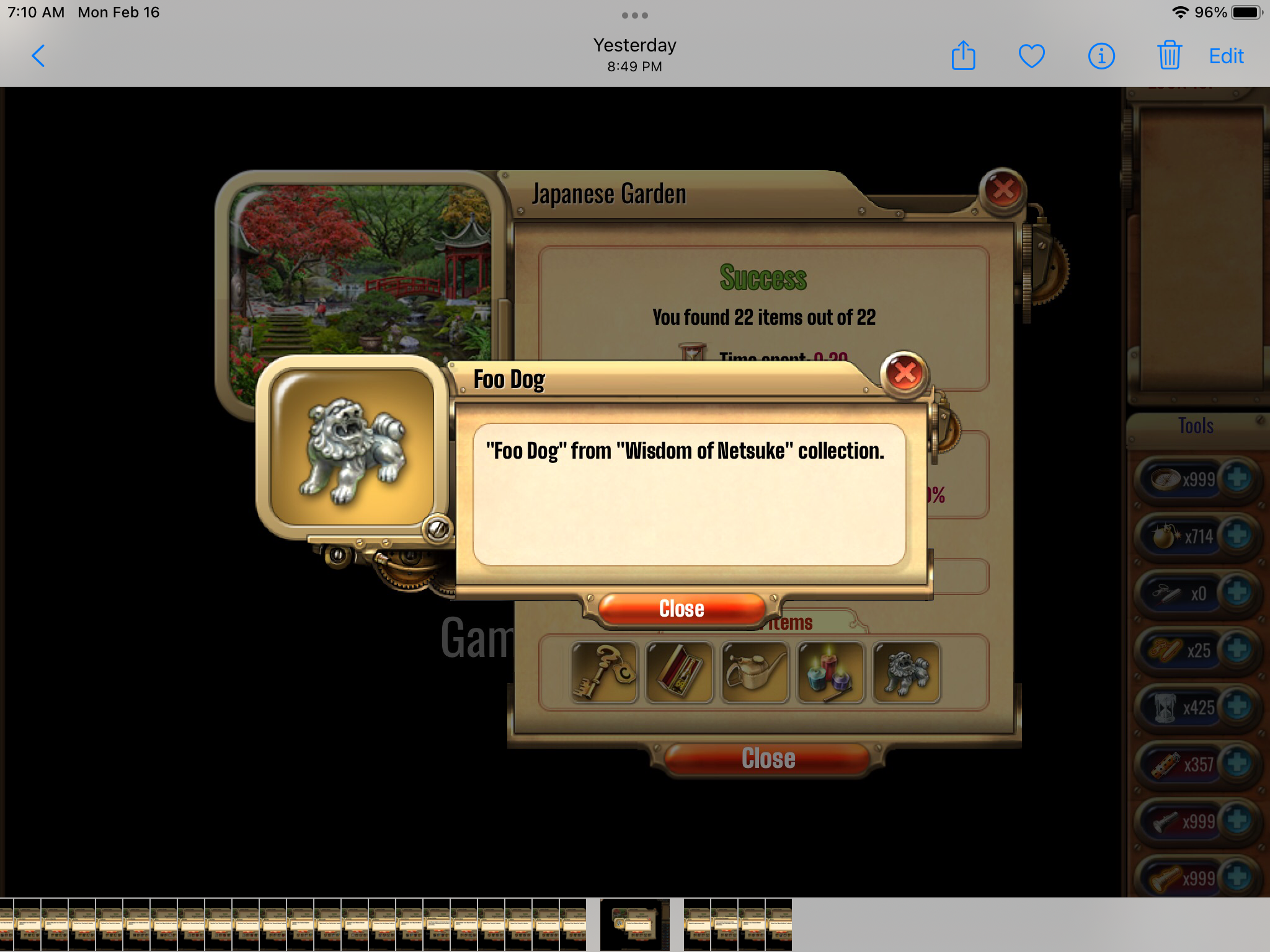Screen dimensions: 1270x952
Task: Open the Photos Edit mode
Action: pyautogui.click(x=1226, y=56)
